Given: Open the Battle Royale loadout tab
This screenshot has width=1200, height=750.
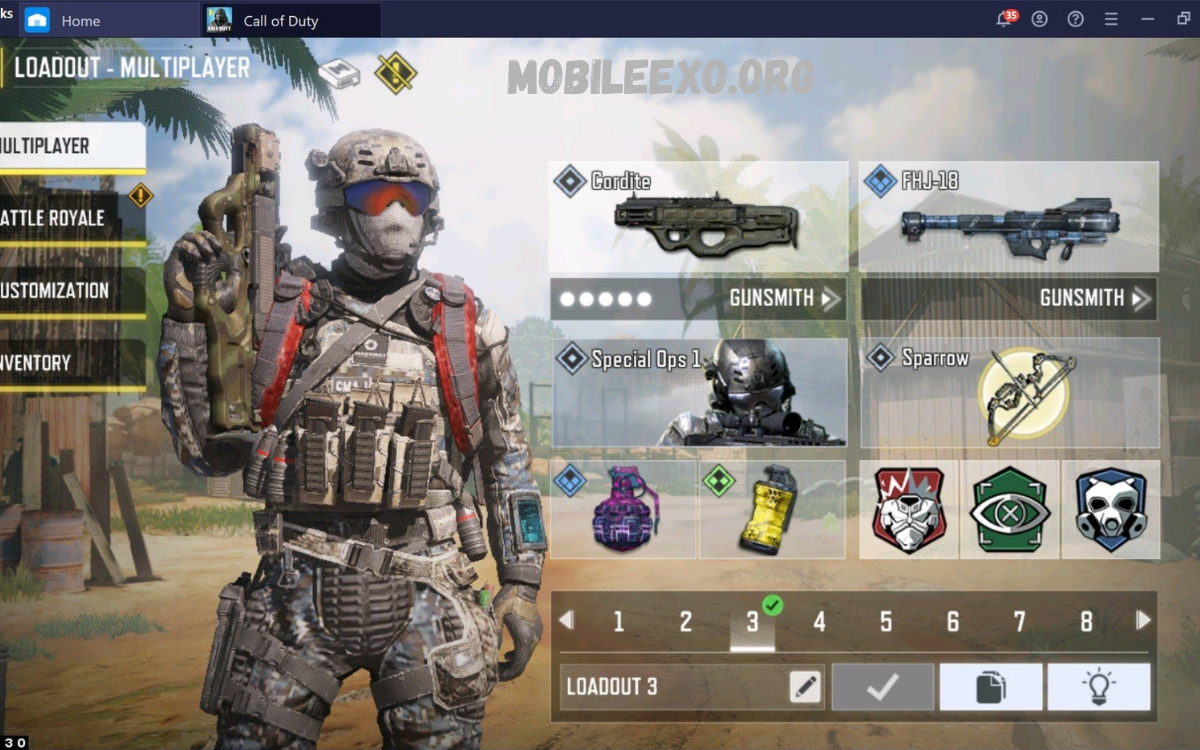Looking at the screenshot, I should coord(60,217).
